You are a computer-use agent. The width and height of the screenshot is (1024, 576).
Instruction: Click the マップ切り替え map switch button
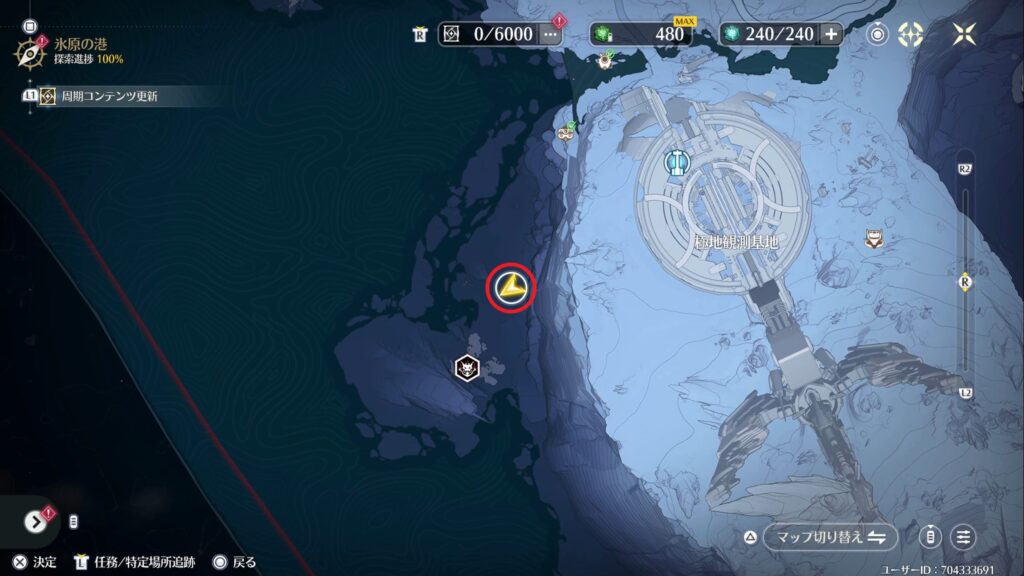tap(828, 537)
